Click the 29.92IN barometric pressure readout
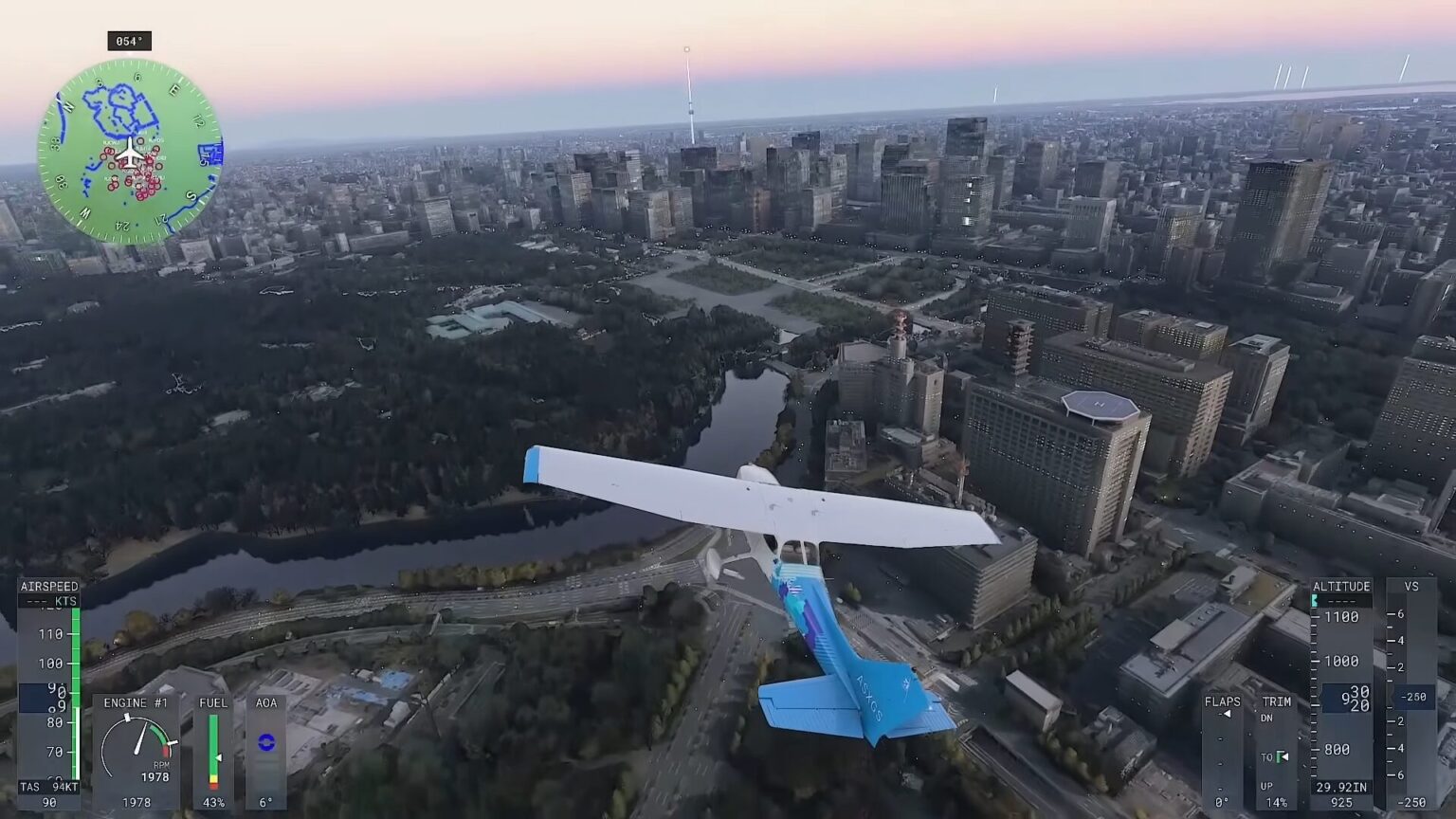The width and height of the screenshot is (1456, 819). (1339, 785)
